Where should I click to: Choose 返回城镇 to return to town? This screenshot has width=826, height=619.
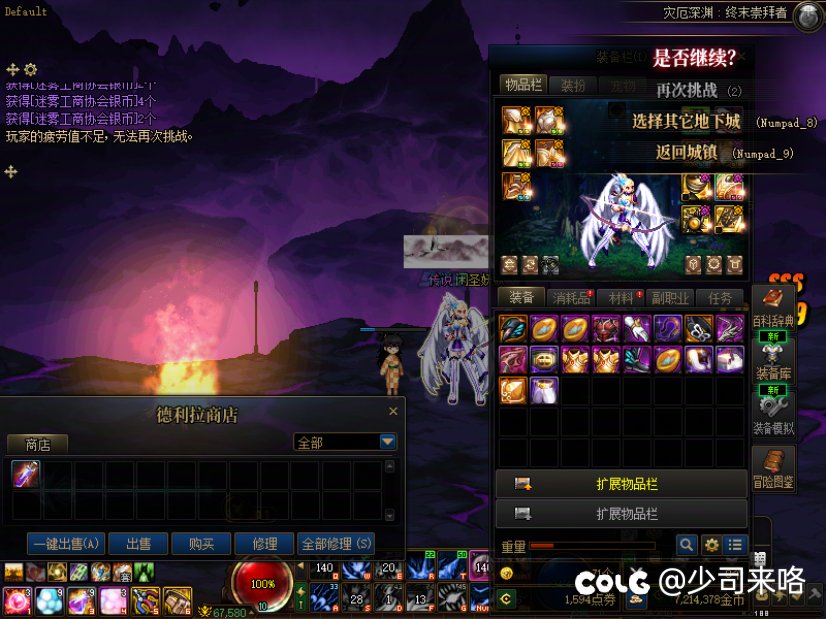coord(685,153)
